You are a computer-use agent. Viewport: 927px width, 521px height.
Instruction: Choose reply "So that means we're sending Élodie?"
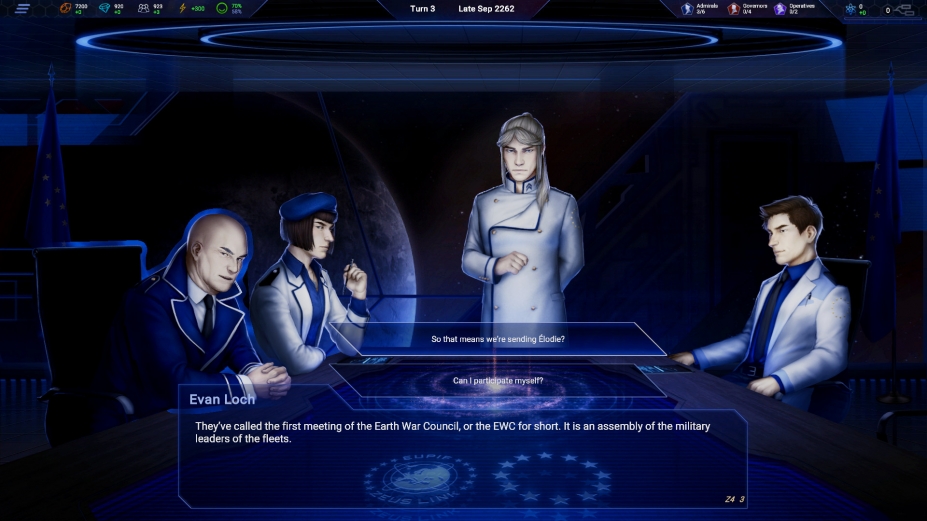point(498,339)
